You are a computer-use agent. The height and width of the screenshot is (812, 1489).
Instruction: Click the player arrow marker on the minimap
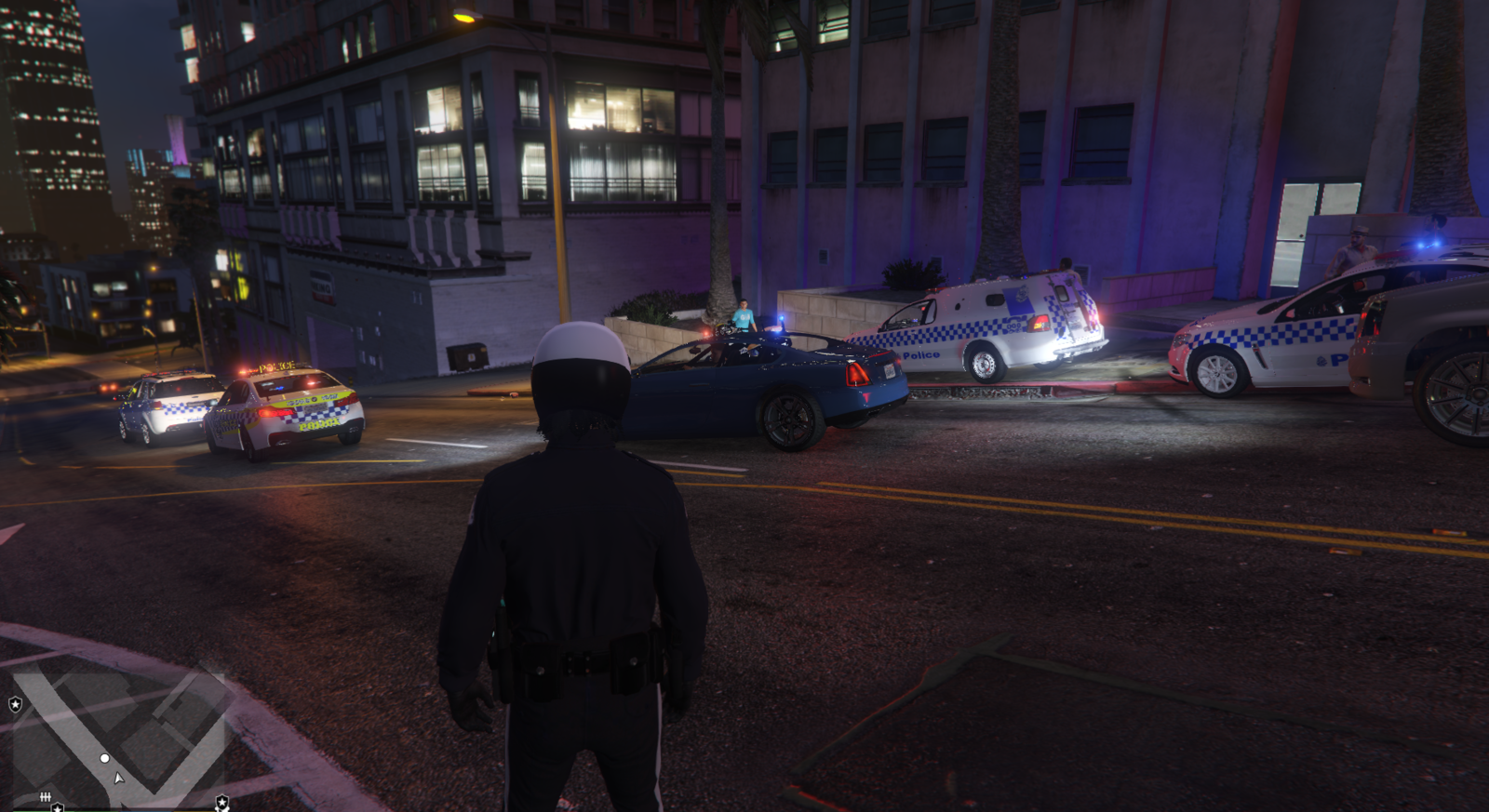(x=118, y=777)
